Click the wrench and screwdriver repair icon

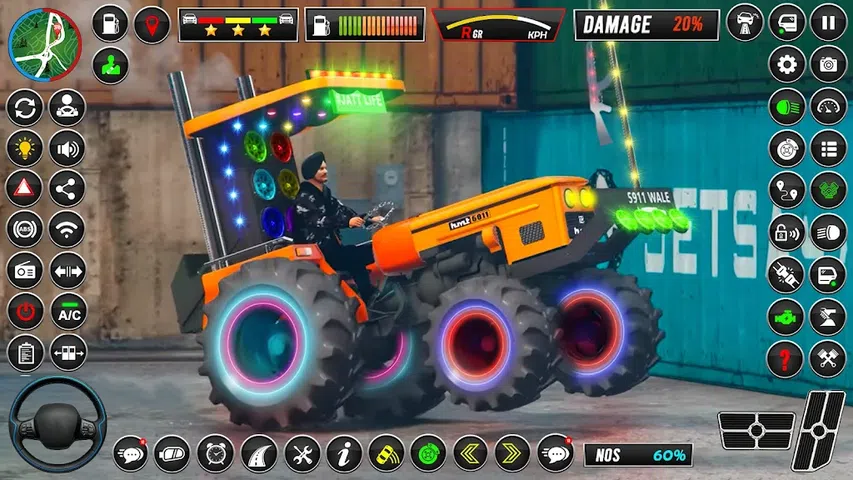(x=301, y=453)
